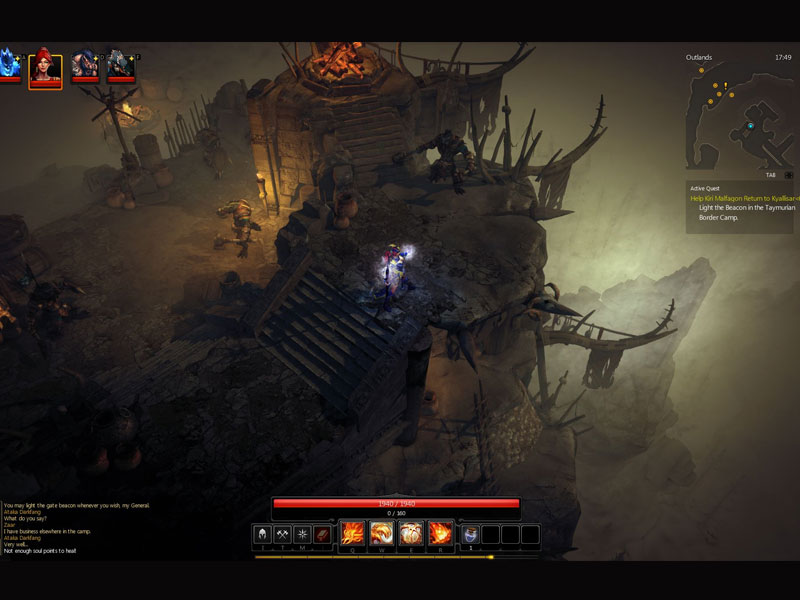This screenshot has height=600, width=800.
Task: Select the red-haired woman party portrait
Action: [x=46, y=68]
